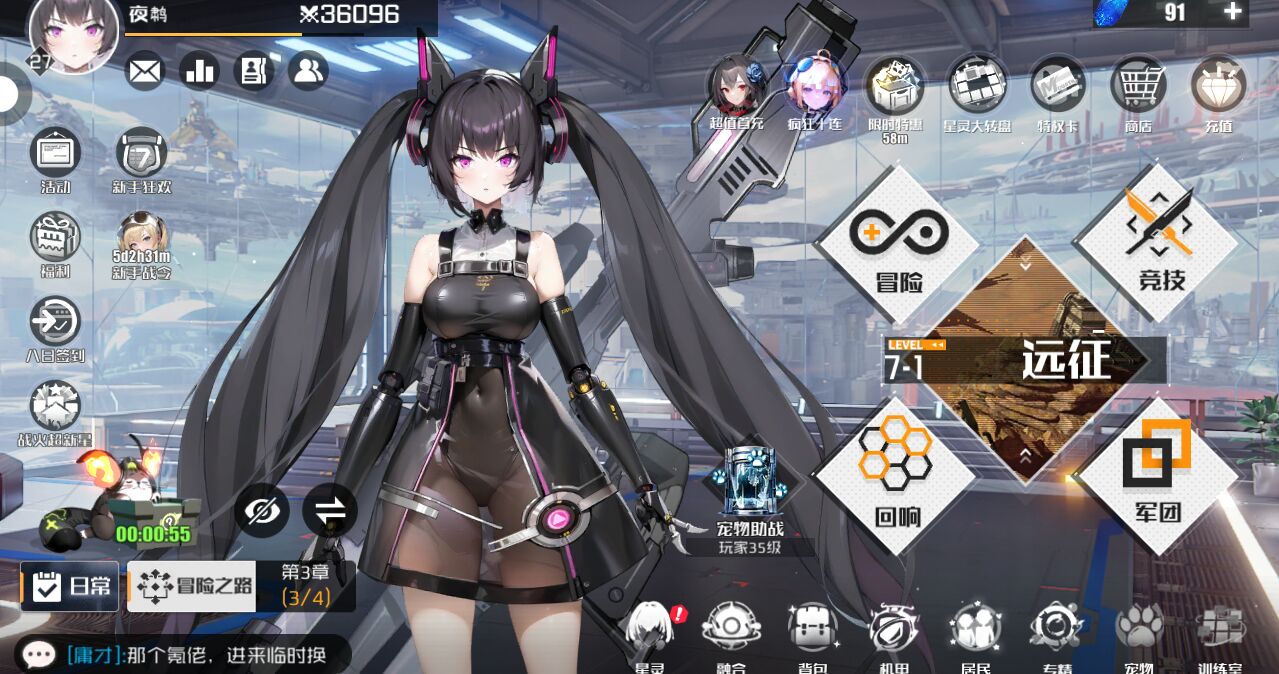
Task: Open the bar-chart ranking icon
Action: pyautogui.click(x=199, y=71)
